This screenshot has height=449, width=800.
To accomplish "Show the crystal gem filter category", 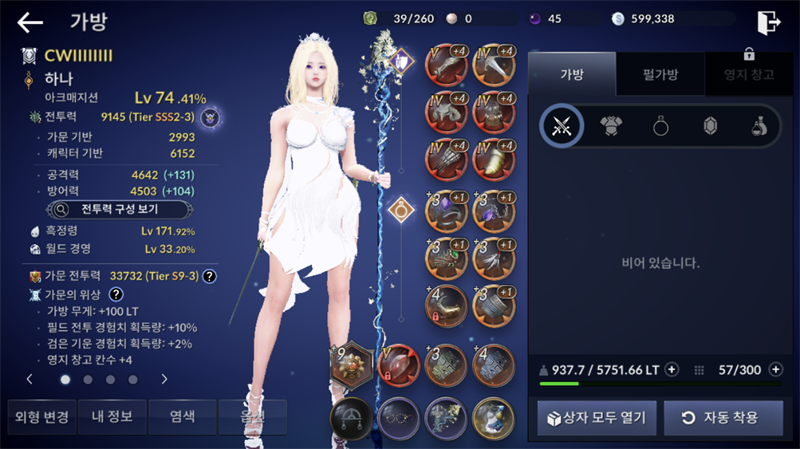I will (x=710, y=125).
